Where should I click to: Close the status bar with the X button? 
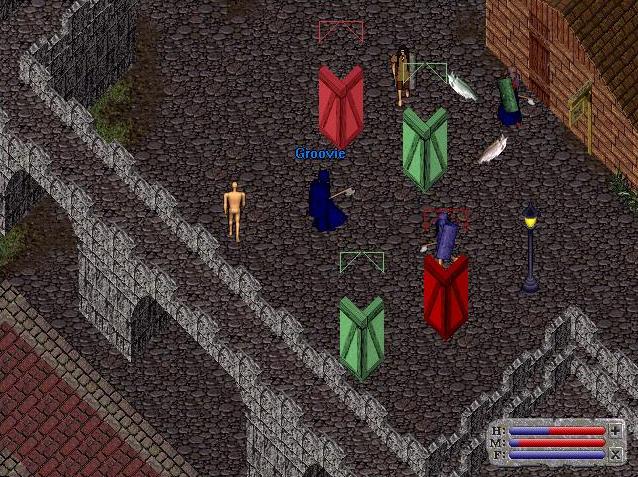click(615, 455)
